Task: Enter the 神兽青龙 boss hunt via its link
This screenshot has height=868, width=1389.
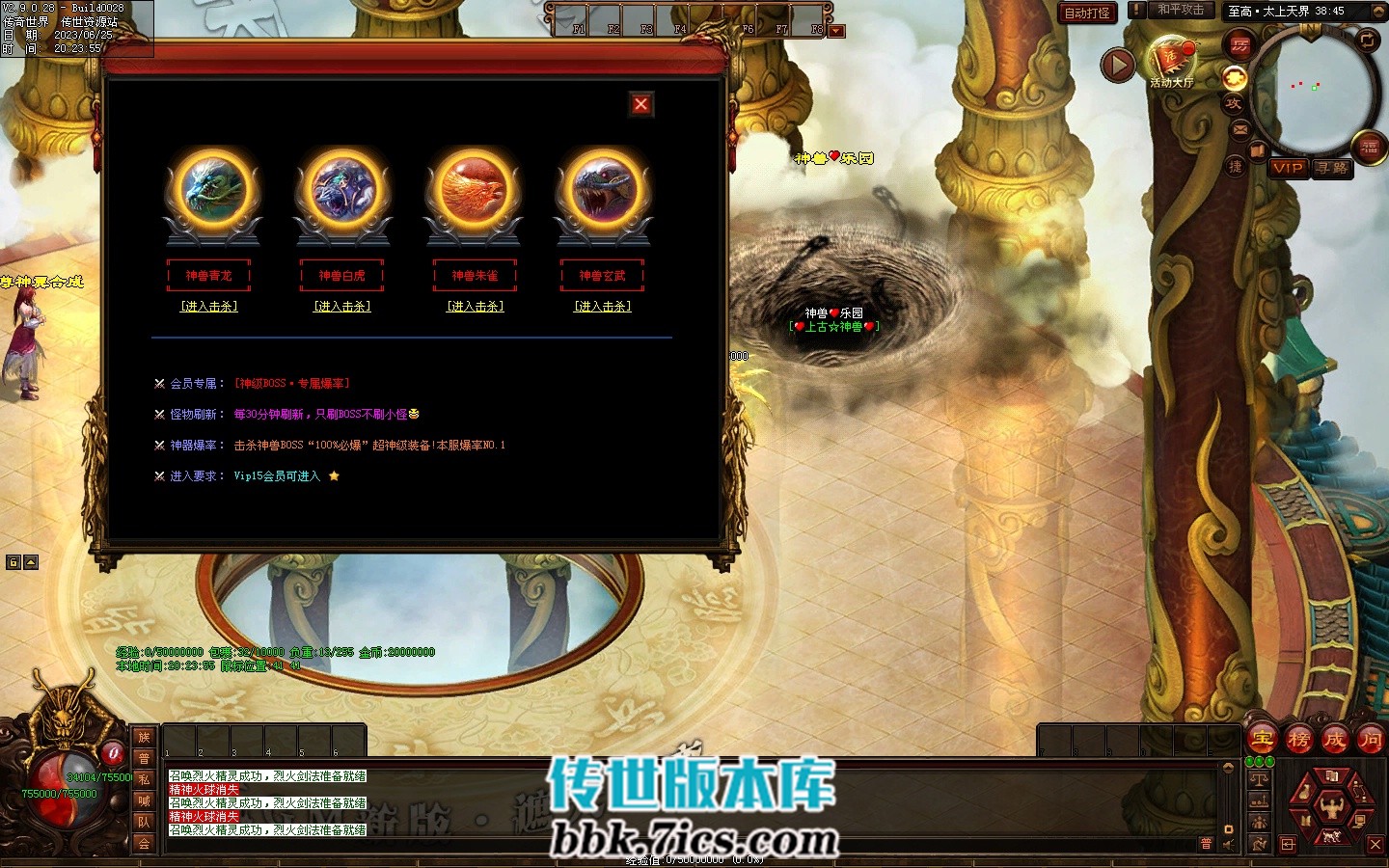Action: (x=209, y=307)
